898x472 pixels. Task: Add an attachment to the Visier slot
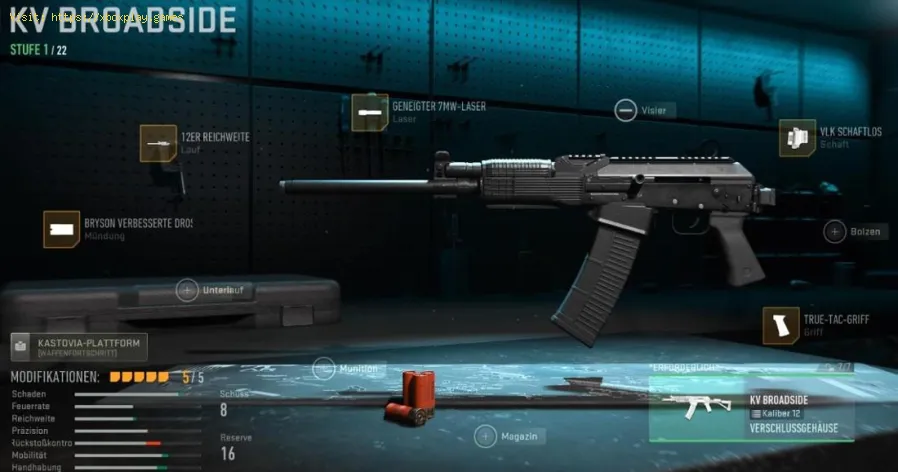tap(626, 110)
